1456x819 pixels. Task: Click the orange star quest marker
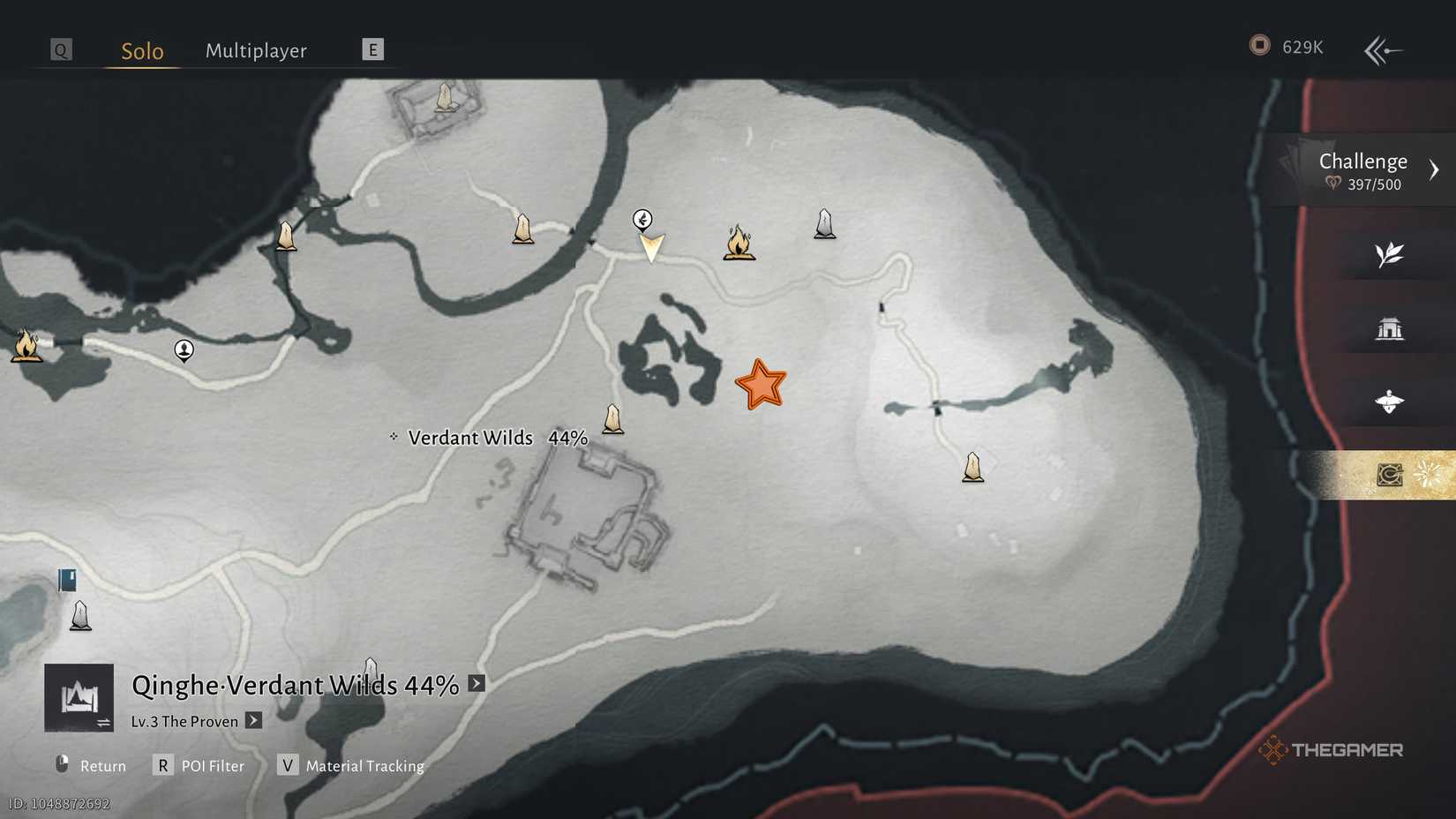[762, 385]
